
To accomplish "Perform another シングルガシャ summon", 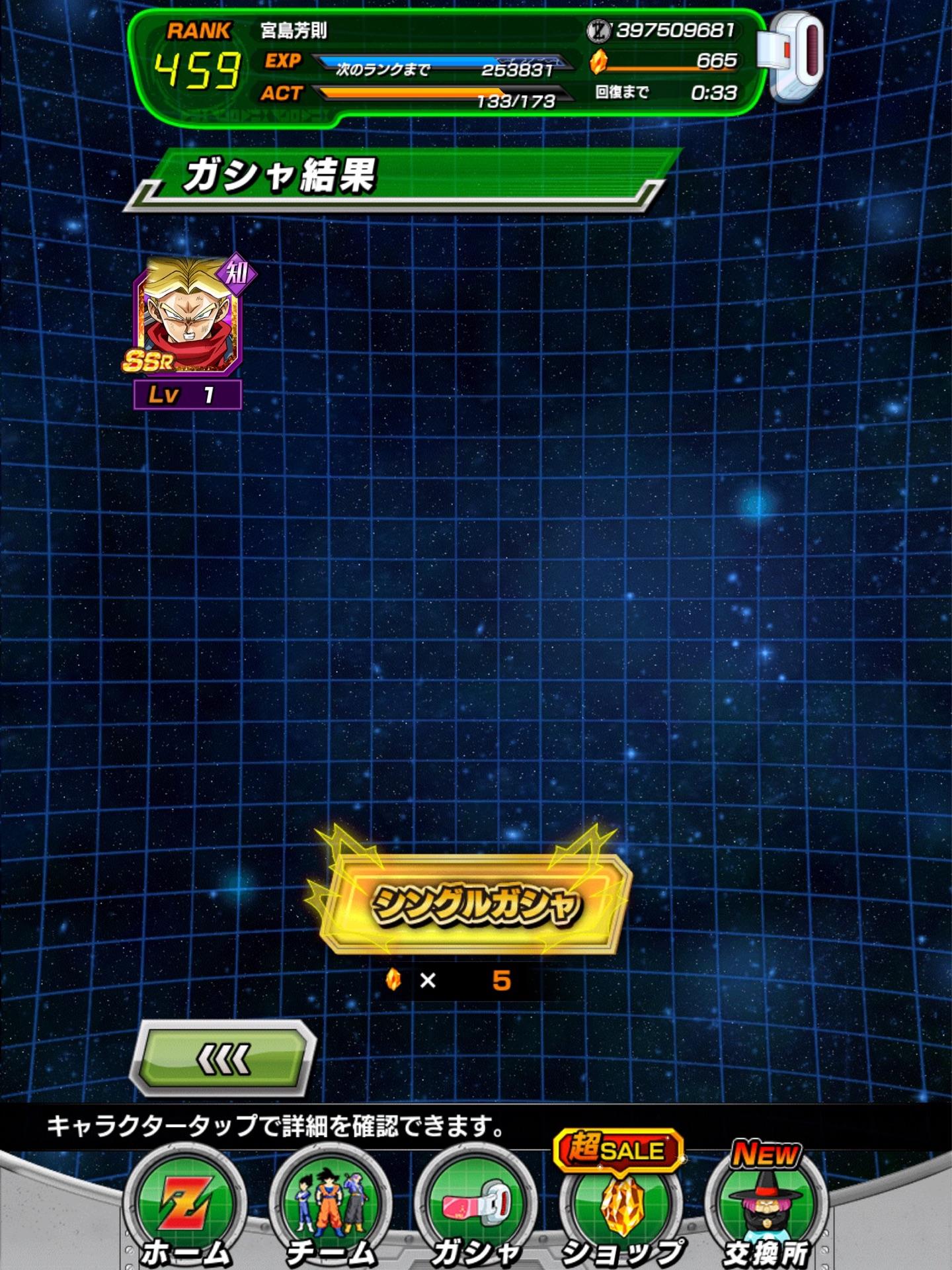I will tap(475, 904).
